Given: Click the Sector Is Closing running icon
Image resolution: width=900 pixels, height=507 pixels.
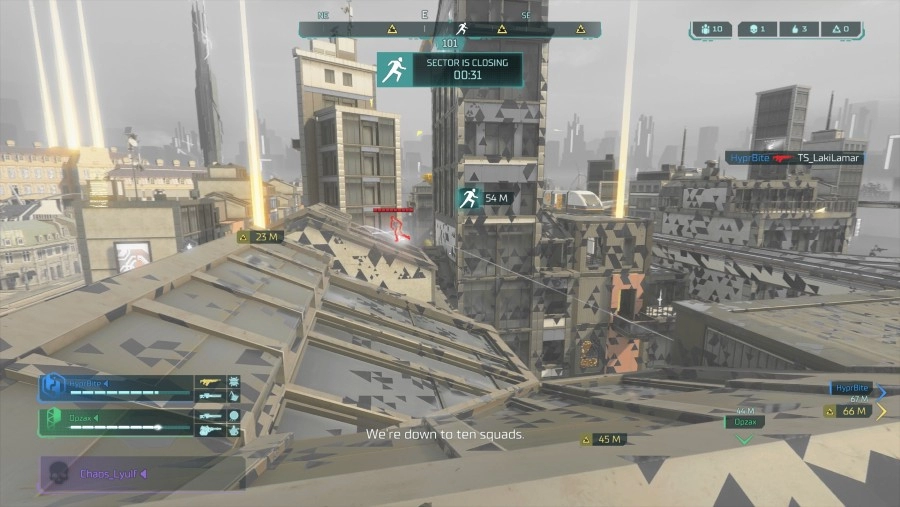Looking at the screenshot, I should (394, 69).
